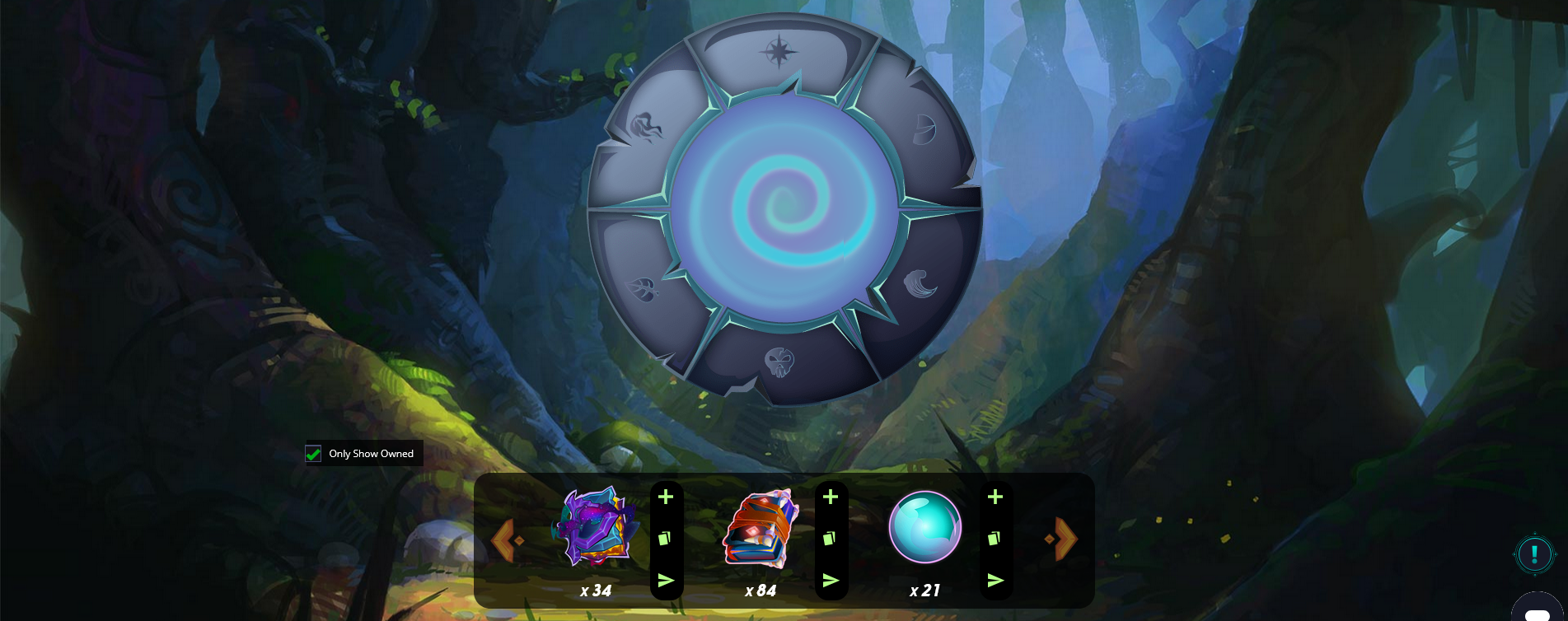Click the plus icon beside the x21 orb

tap(995, 497)
